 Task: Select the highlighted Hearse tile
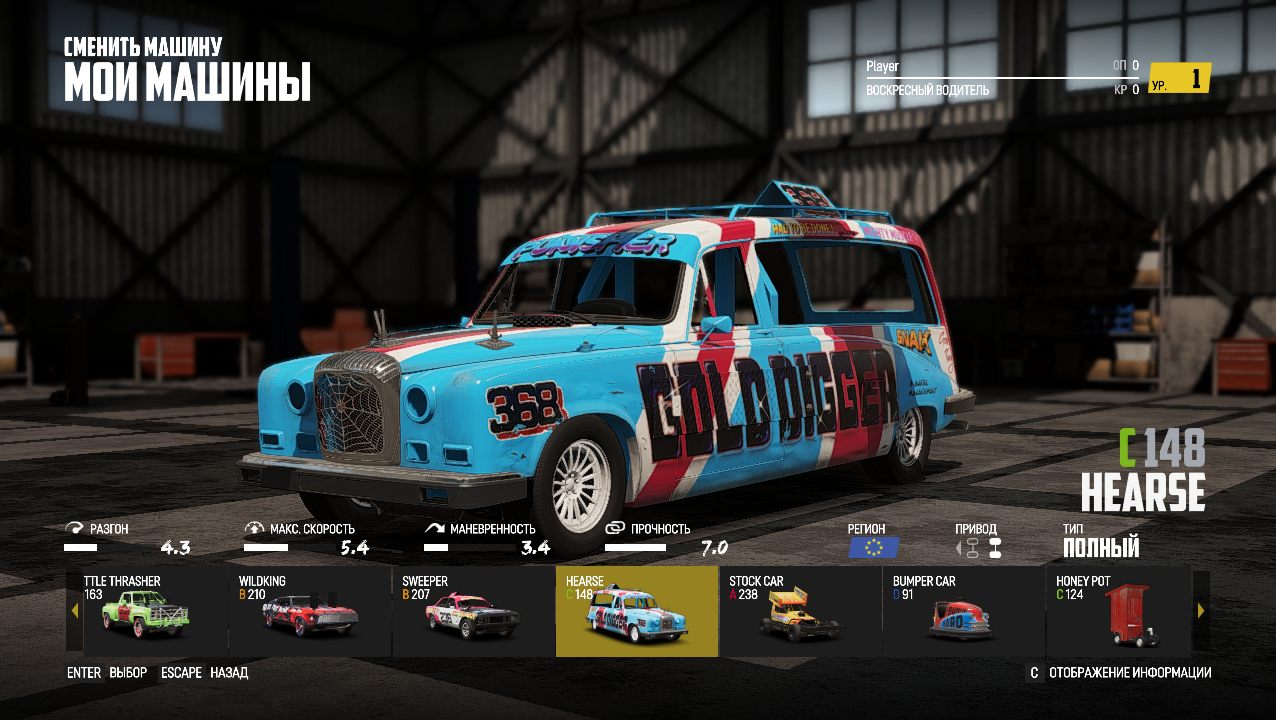637,612
